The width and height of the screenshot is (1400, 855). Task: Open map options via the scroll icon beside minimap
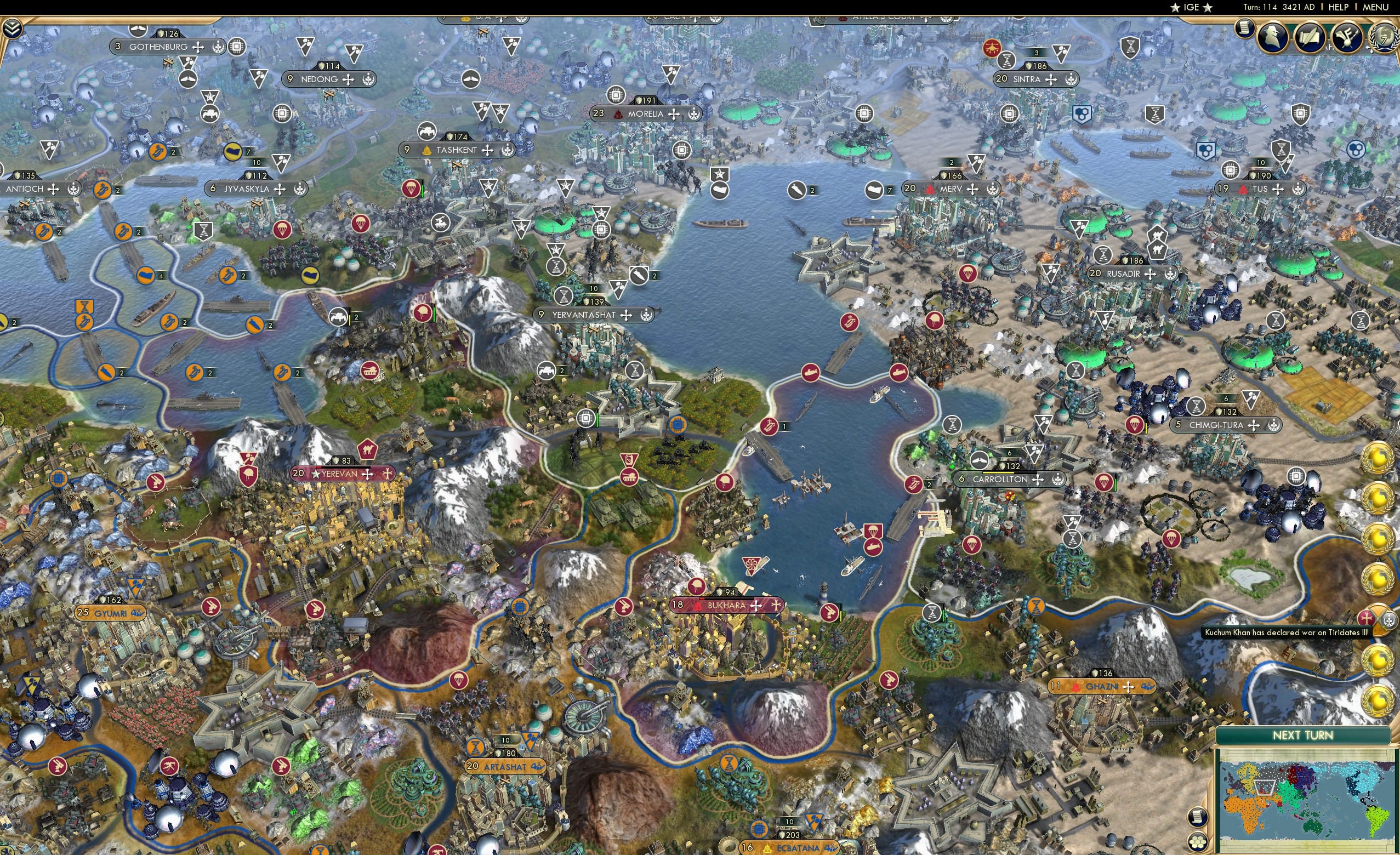tap(1198, 818)
